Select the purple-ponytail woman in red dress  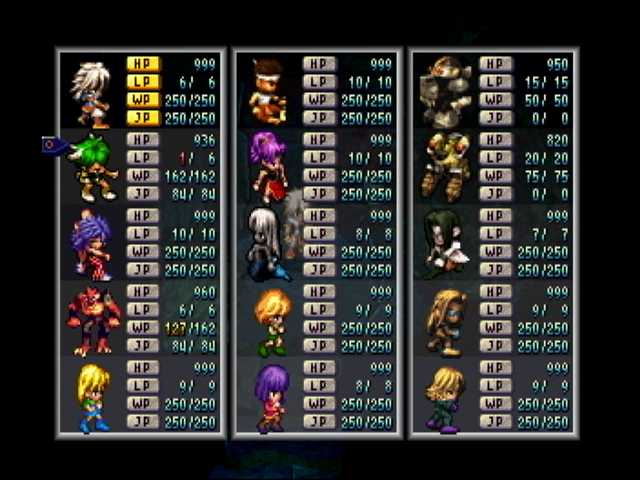[268, 165]
